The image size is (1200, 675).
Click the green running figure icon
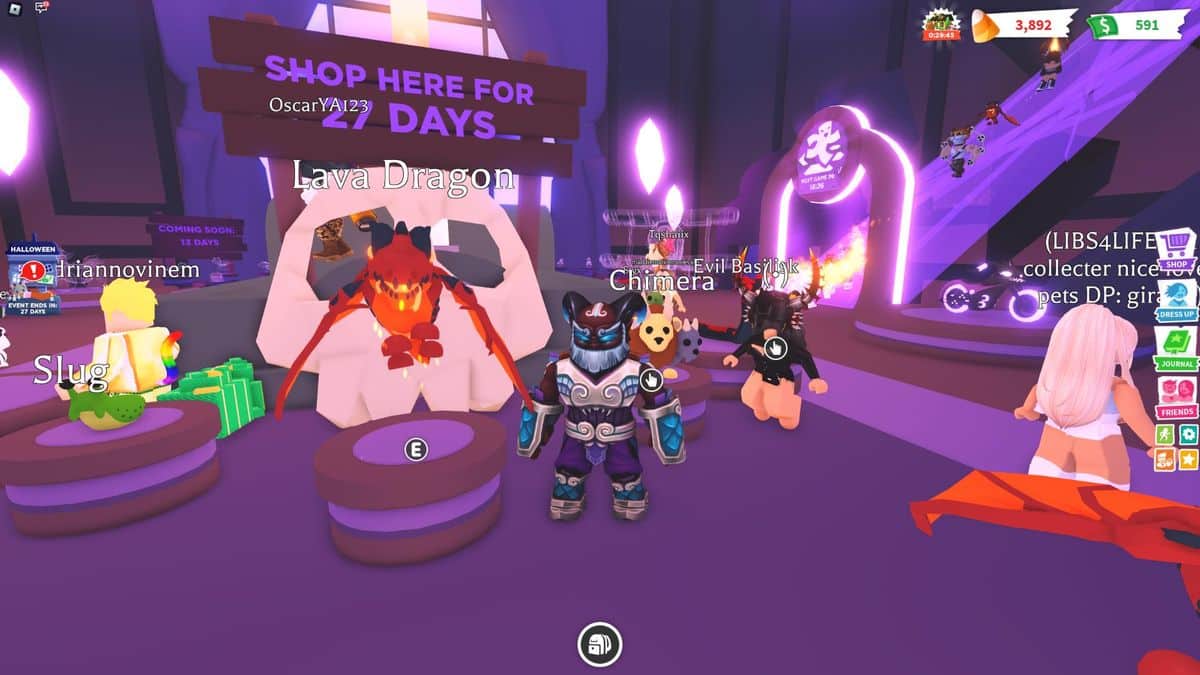pos(1165,435)
